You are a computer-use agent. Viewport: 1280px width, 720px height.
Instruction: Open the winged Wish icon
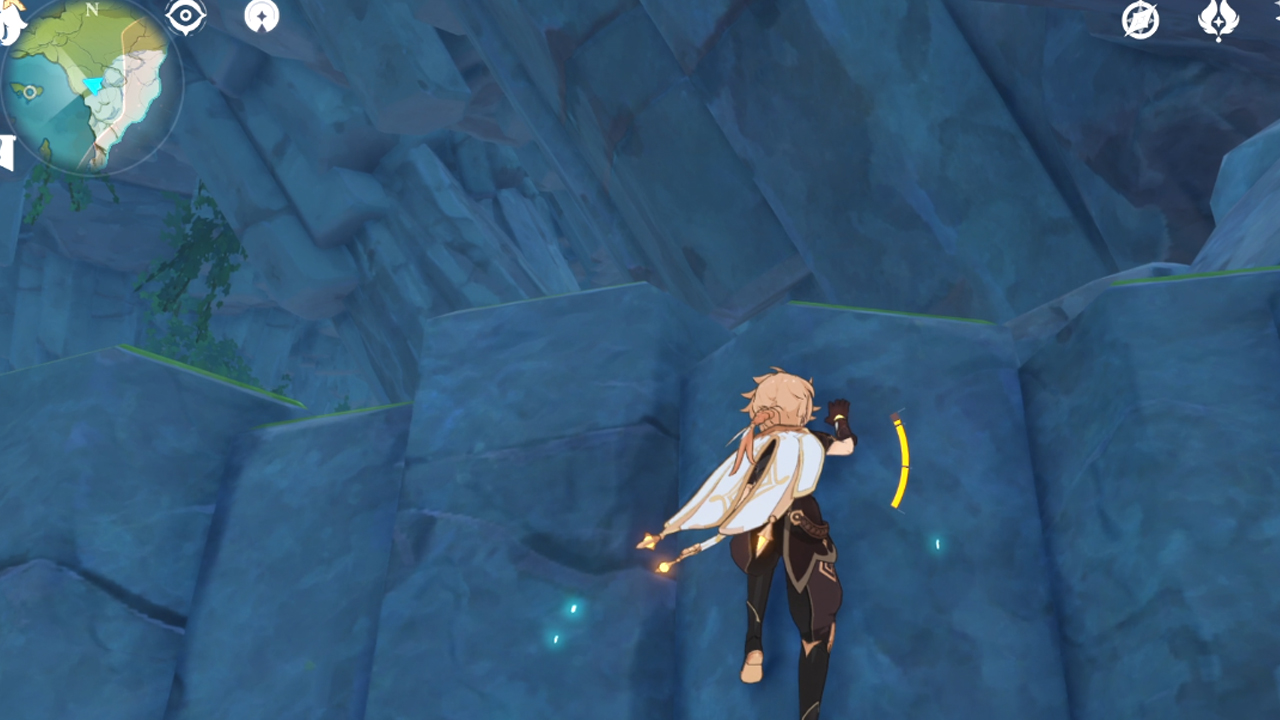click(1218, 20)
